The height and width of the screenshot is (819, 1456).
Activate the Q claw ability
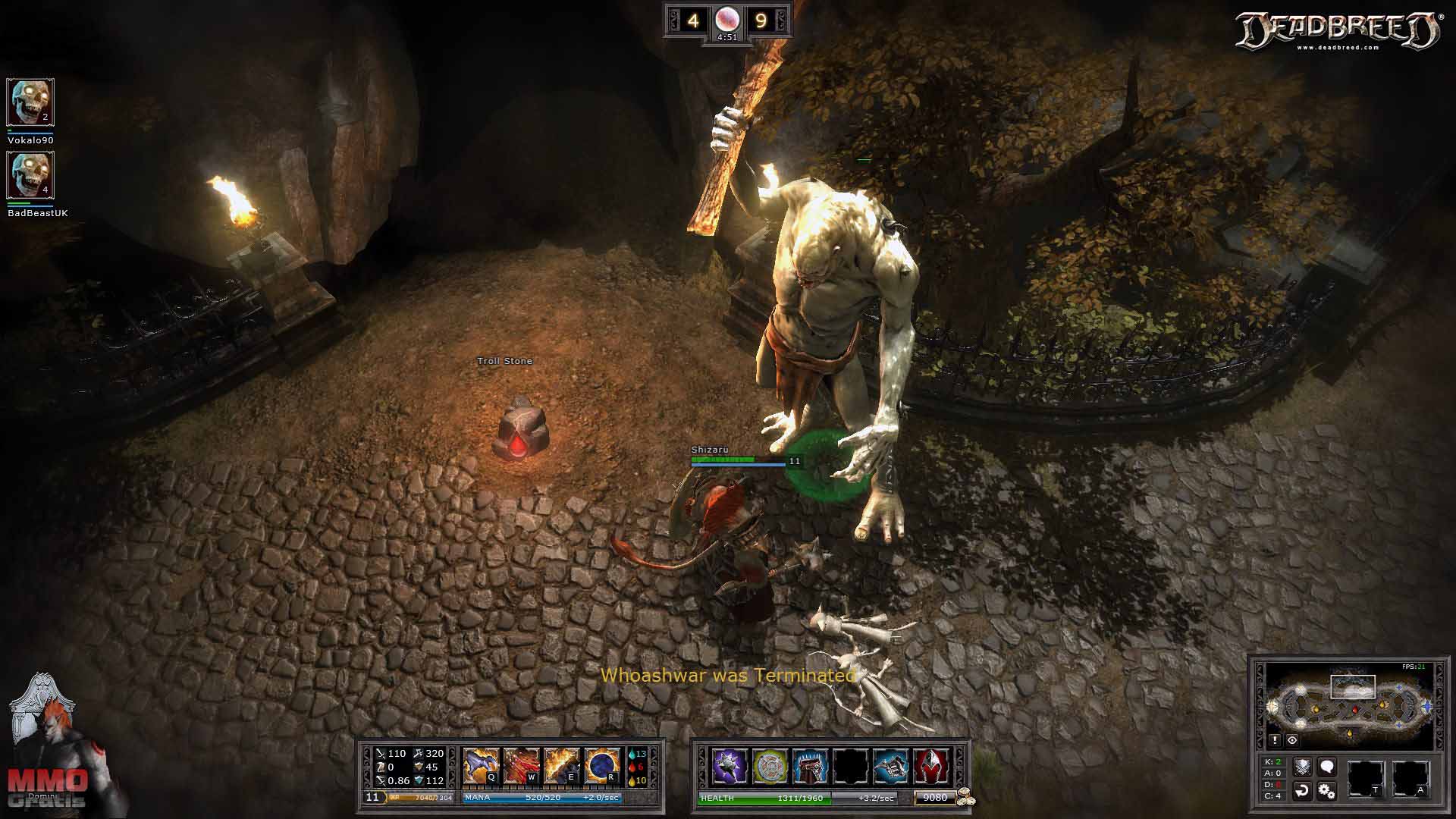481,765
